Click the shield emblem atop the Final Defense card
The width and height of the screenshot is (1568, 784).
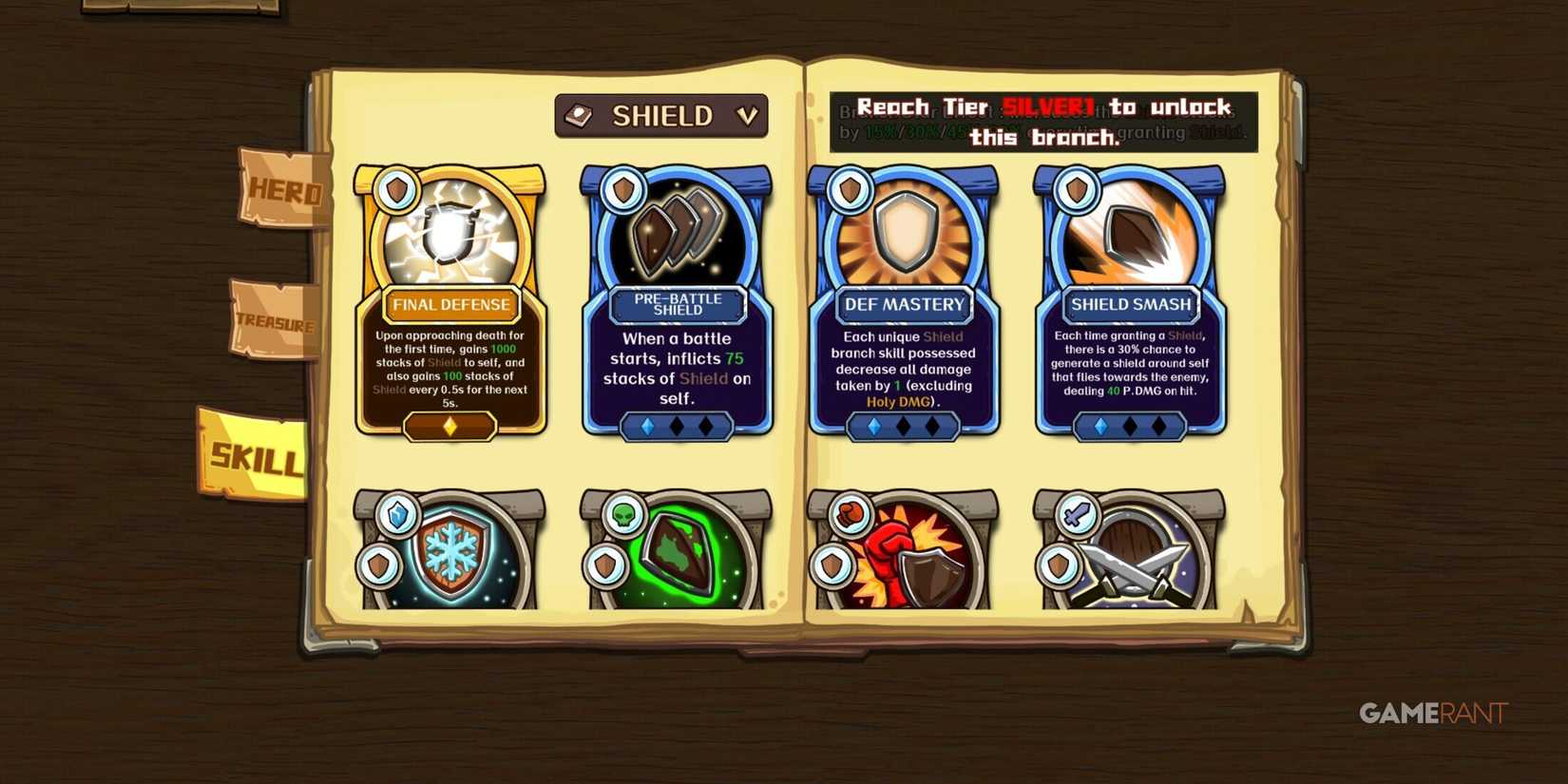coord(397,188)
